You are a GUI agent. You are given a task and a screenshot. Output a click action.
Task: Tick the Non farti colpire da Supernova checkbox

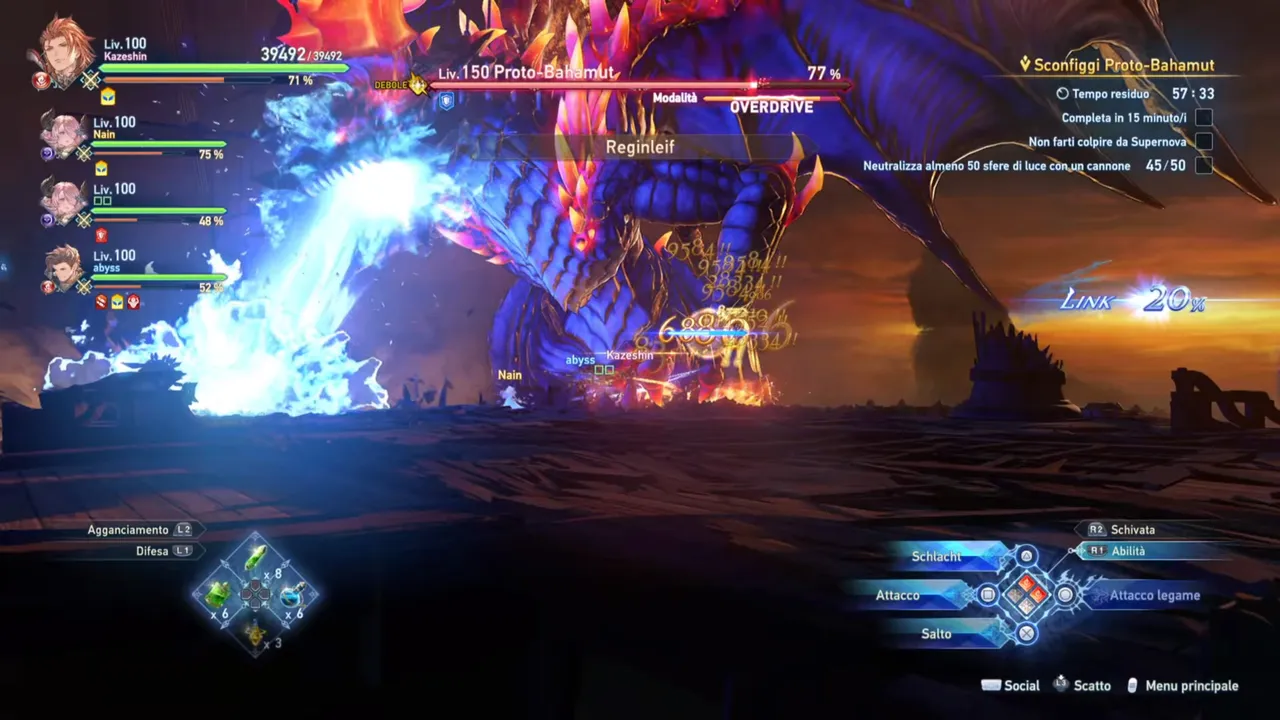[1205, 141]
